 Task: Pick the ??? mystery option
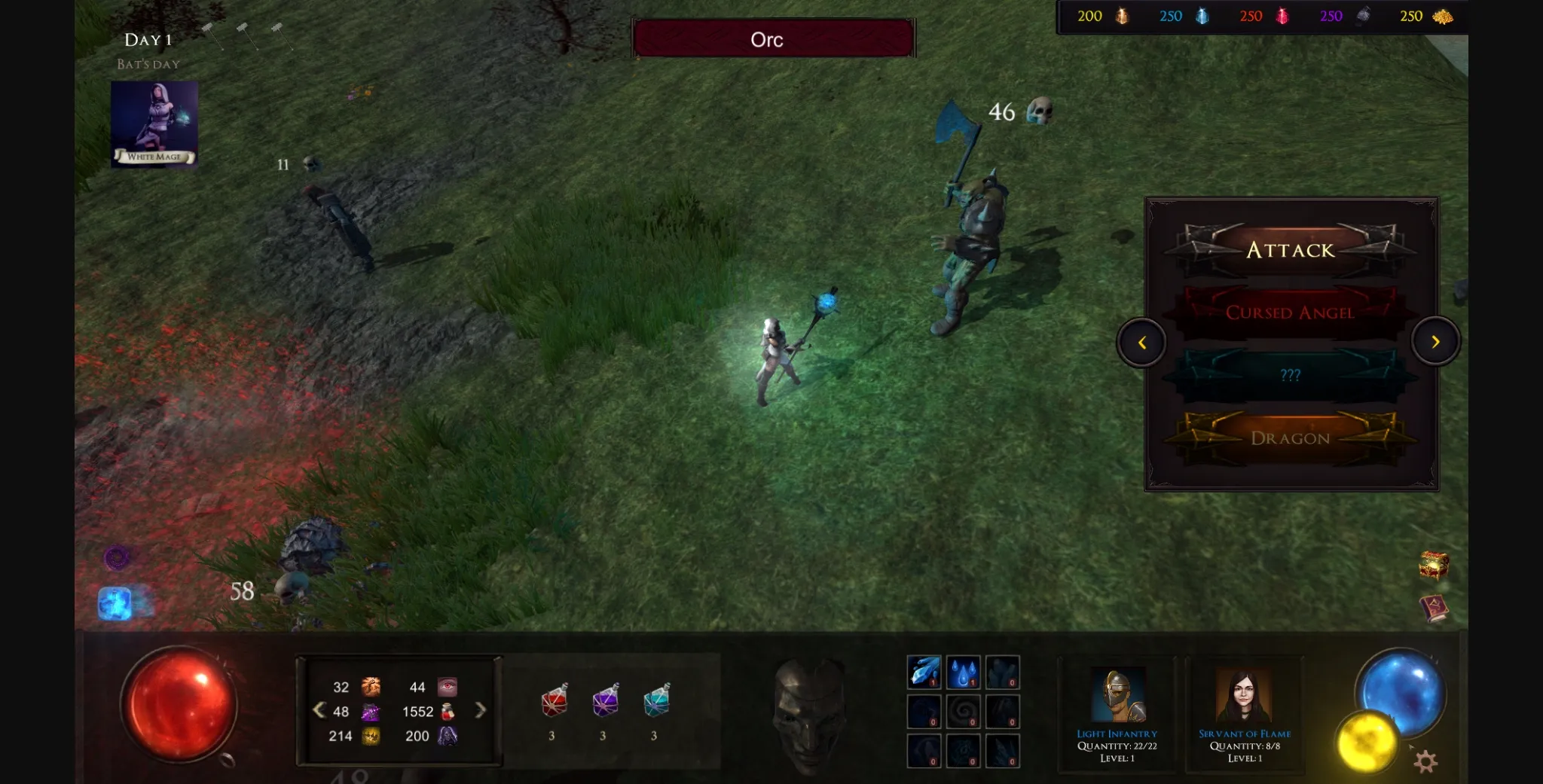[1290, 375]
